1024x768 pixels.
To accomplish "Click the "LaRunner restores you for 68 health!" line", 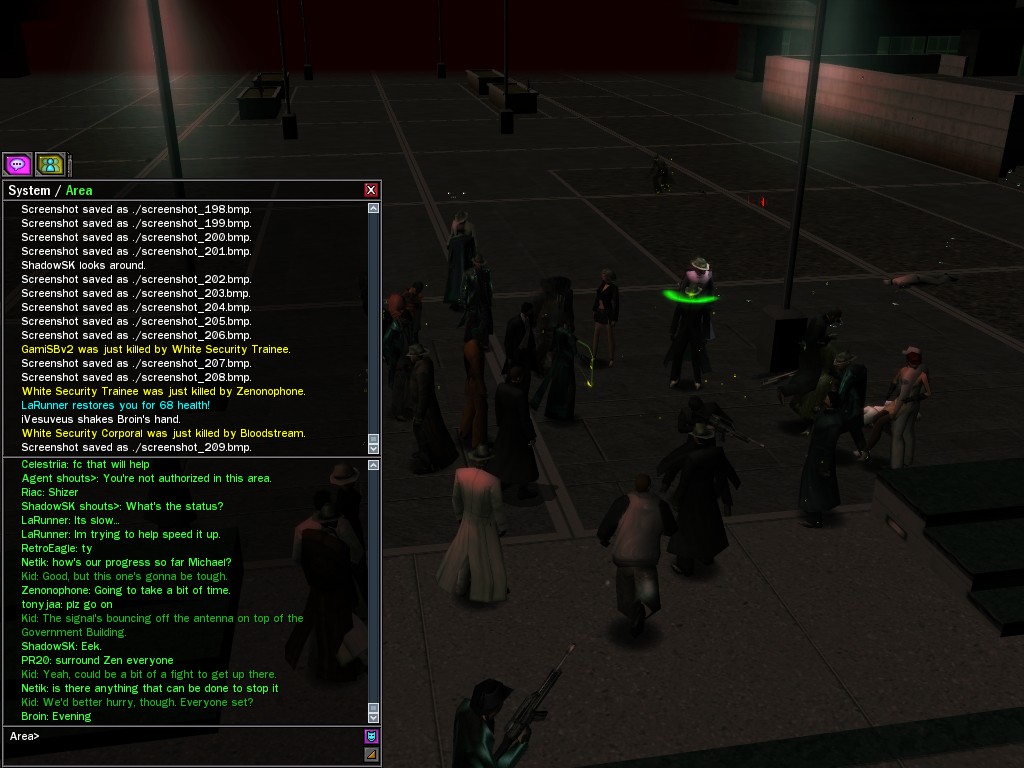I will pos(115,405).
